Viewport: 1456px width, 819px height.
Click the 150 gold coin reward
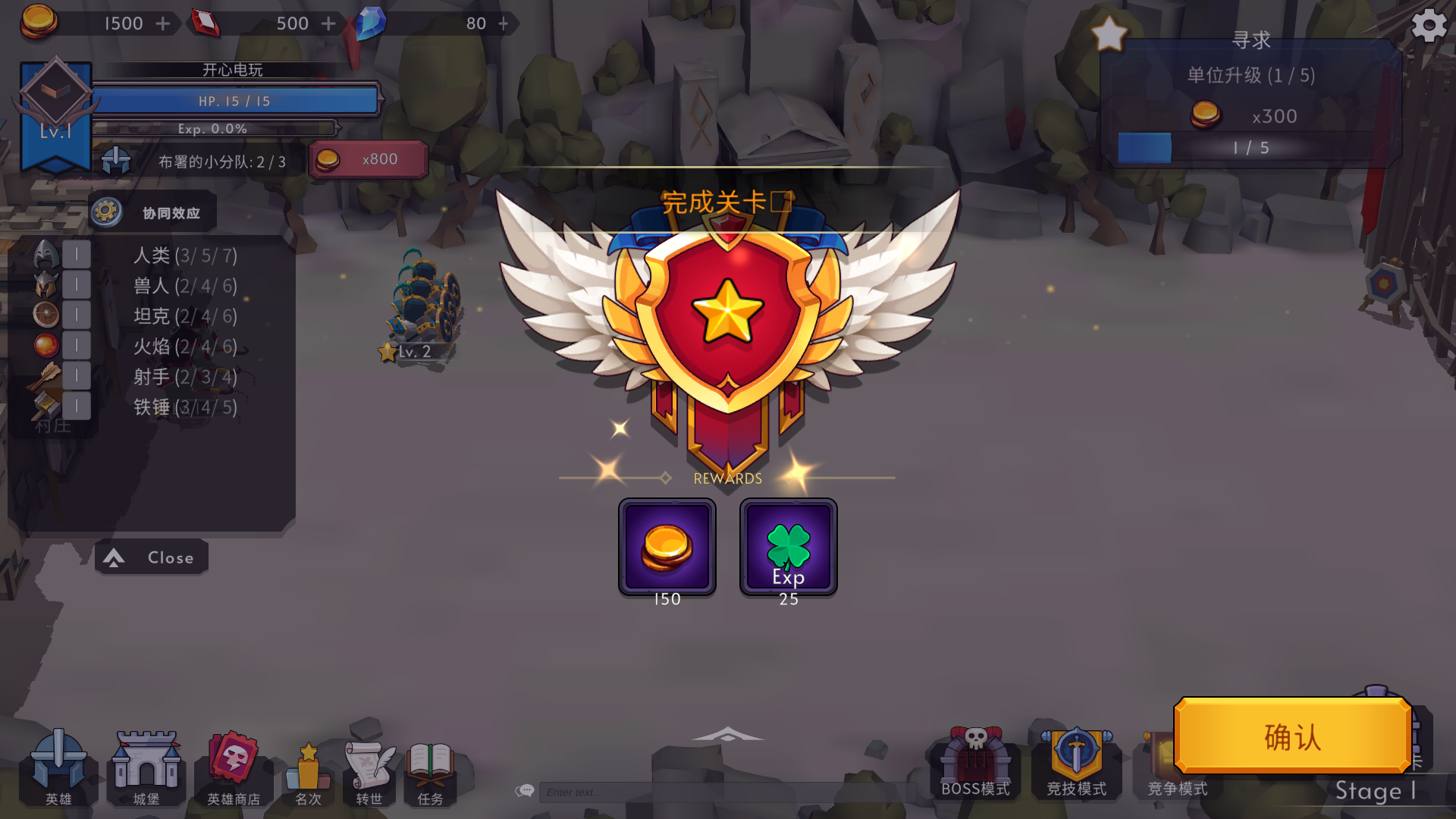point(667,546)
